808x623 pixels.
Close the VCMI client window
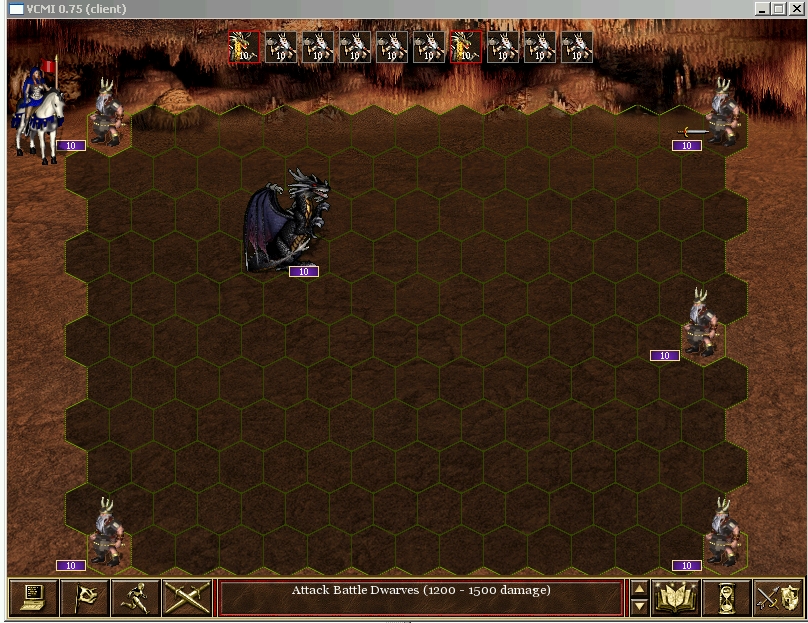pos(796,9)
